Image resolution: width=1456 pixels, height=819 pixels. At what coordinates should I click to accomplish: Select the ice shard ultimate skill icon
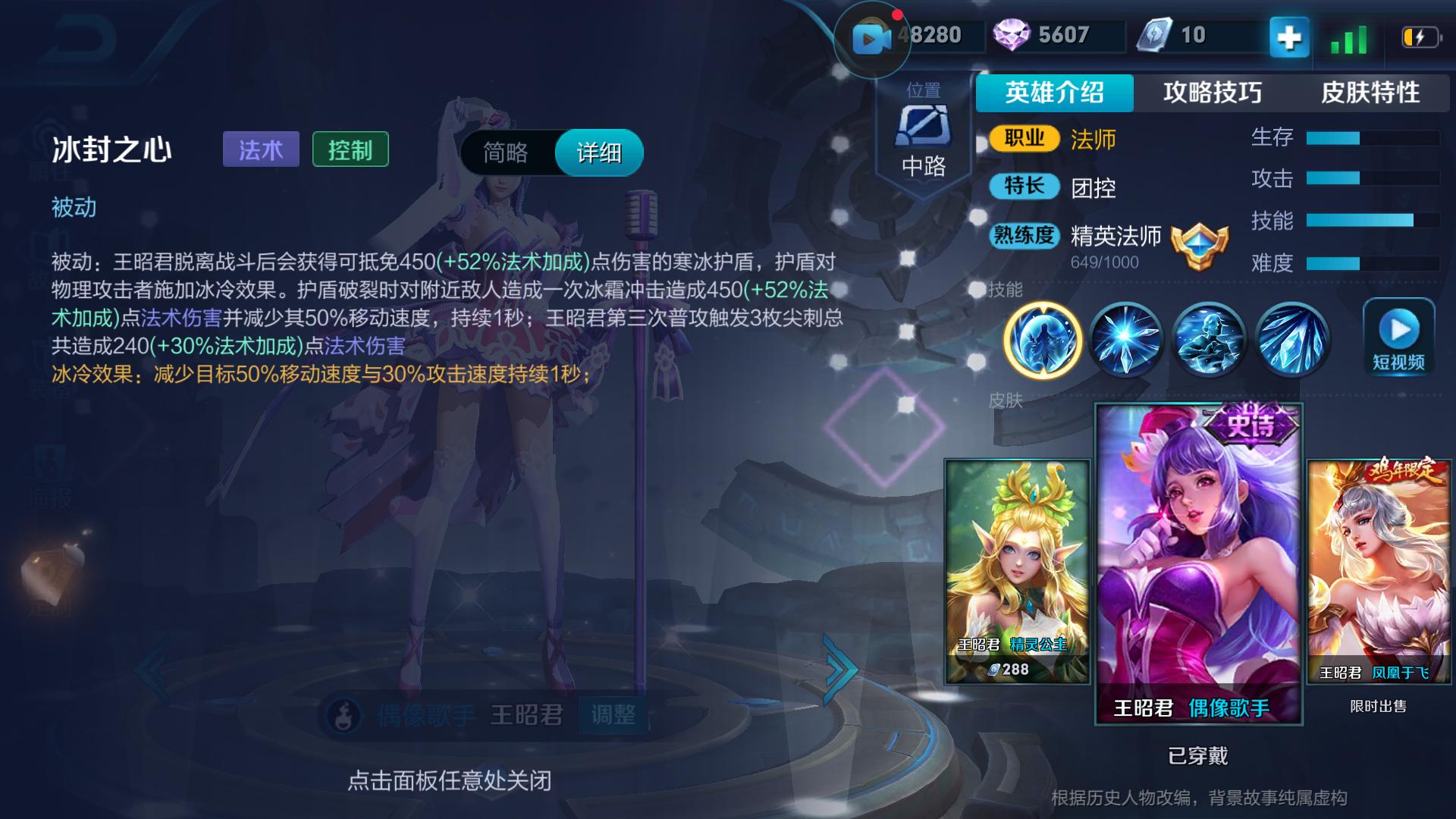coord(1289,339)
